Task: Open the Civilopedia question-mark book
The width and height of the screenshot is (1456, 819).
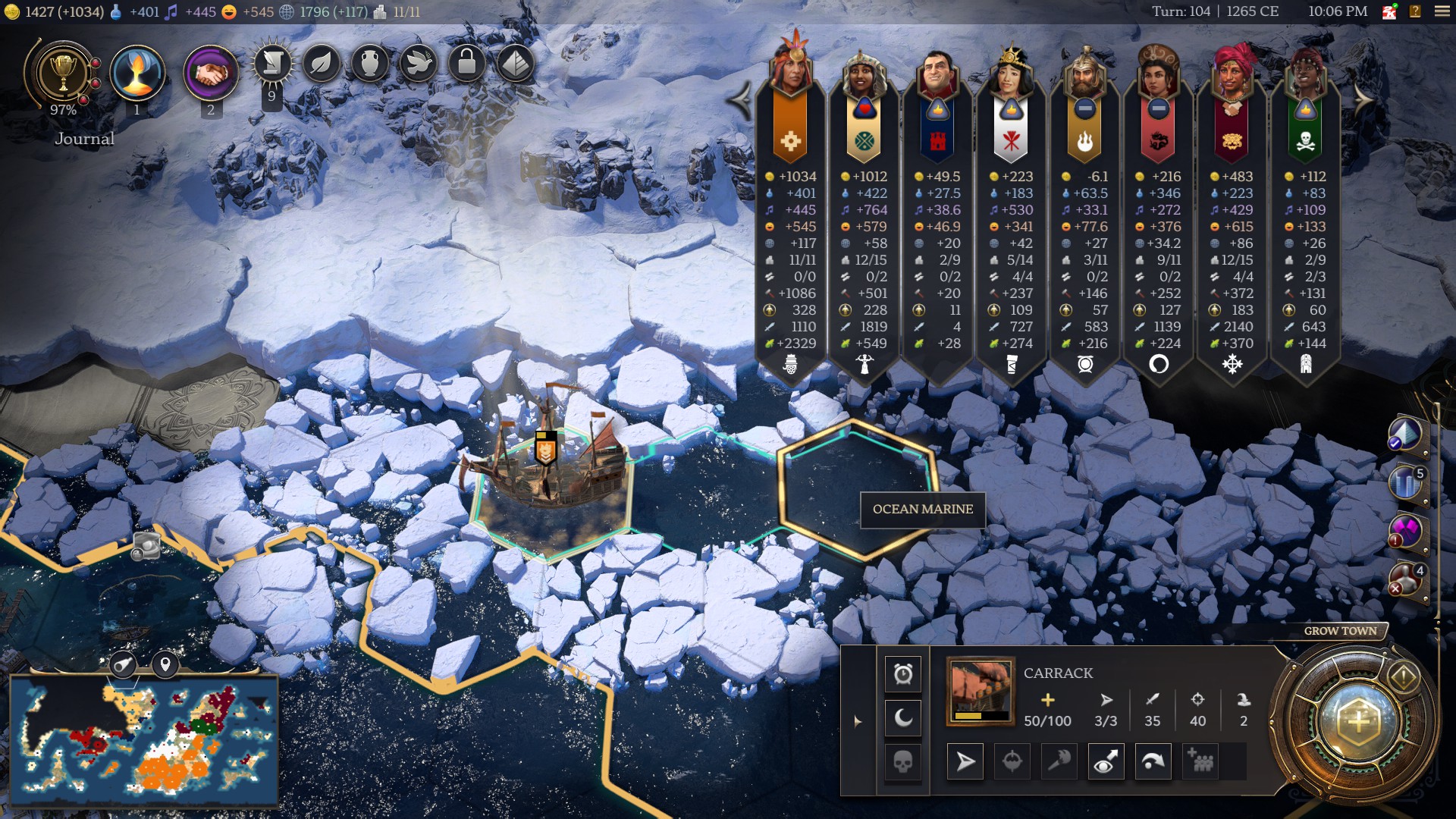Action: coord(1415,11)
